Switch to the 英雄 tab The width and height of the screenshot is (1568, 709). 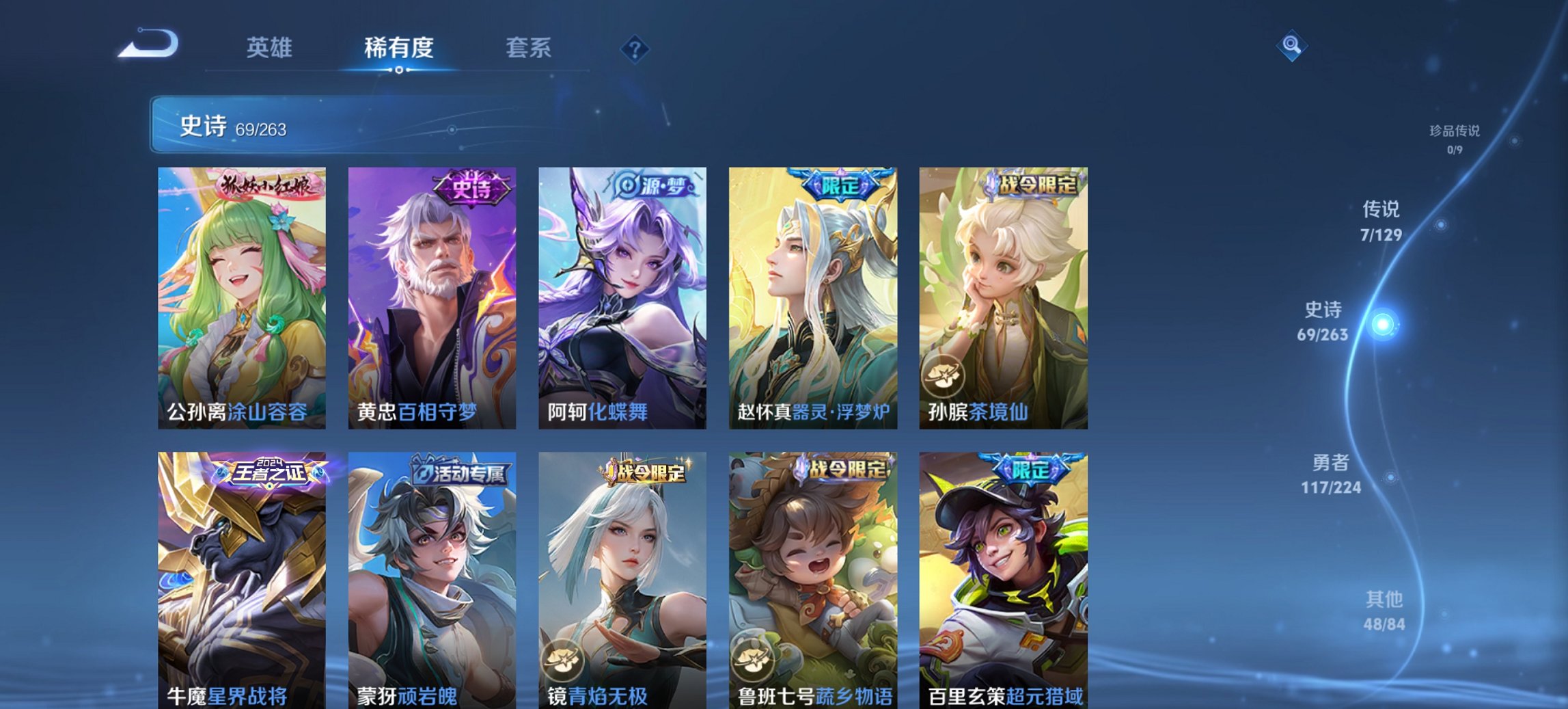(271, 48)
